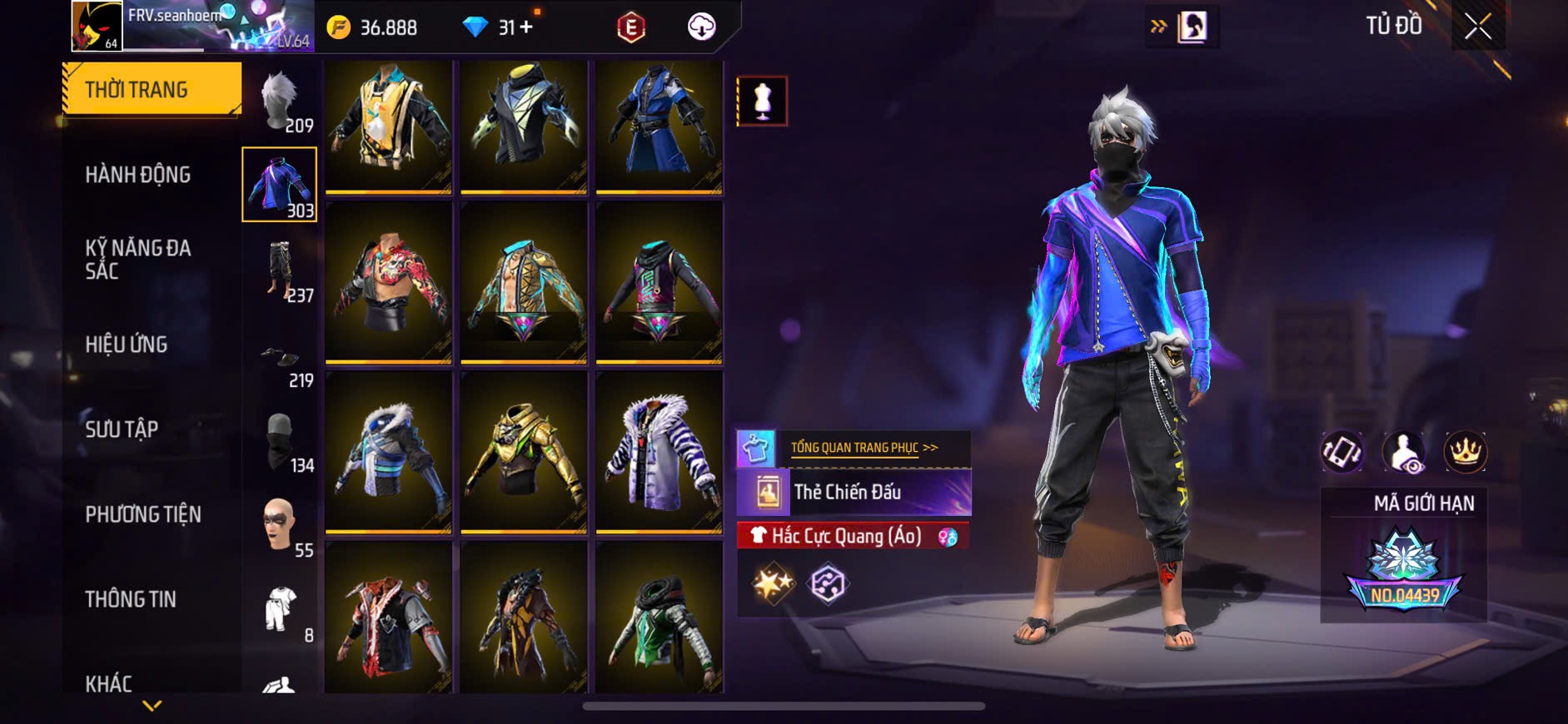
Task: Open Tổng Quan Trang Phục overview
Action: click(x=864, y=448)
